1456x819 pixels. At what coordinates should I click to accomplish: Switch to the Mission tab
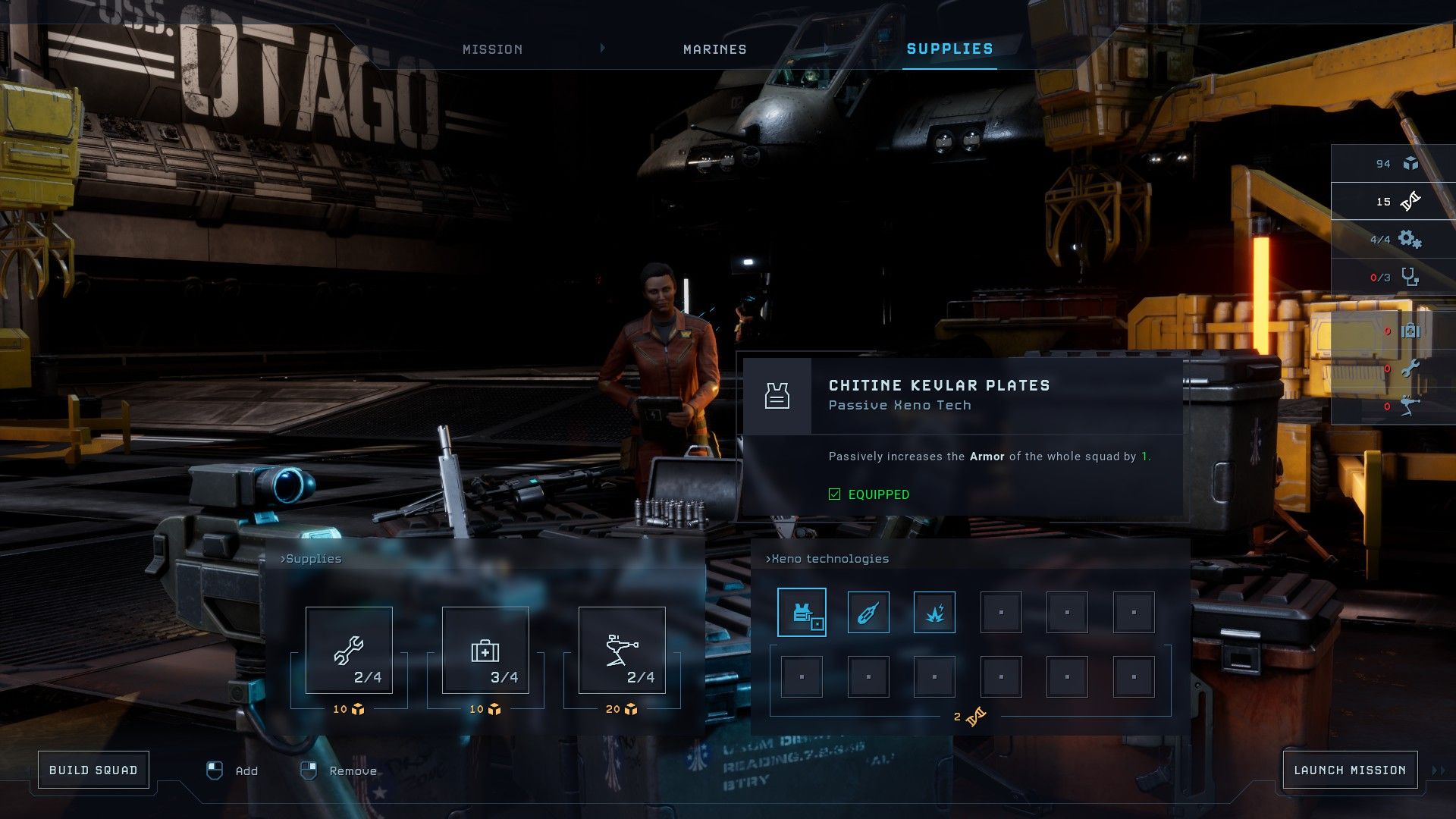[x=492, y=49]
